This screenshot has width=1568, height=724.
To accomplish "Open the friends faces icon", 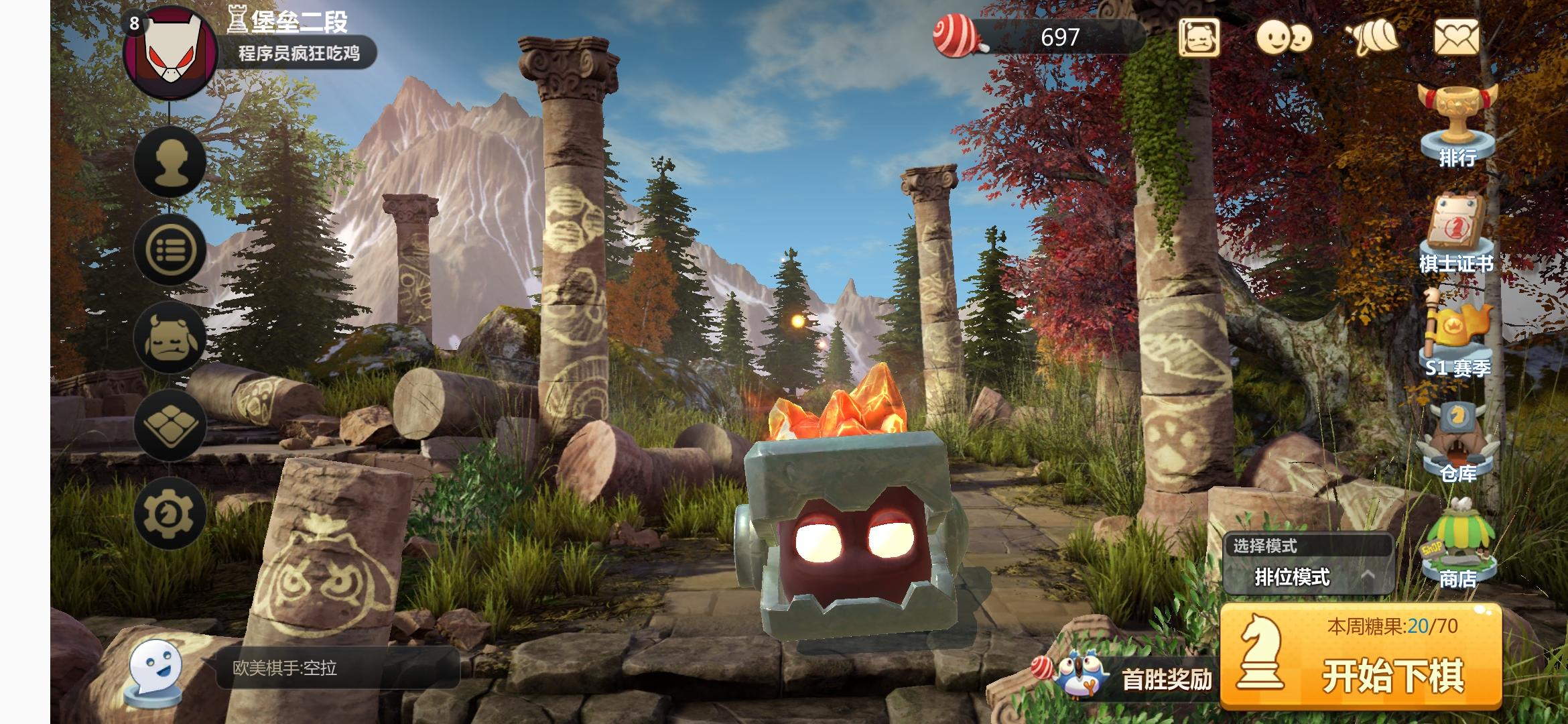I will 1283,38.
